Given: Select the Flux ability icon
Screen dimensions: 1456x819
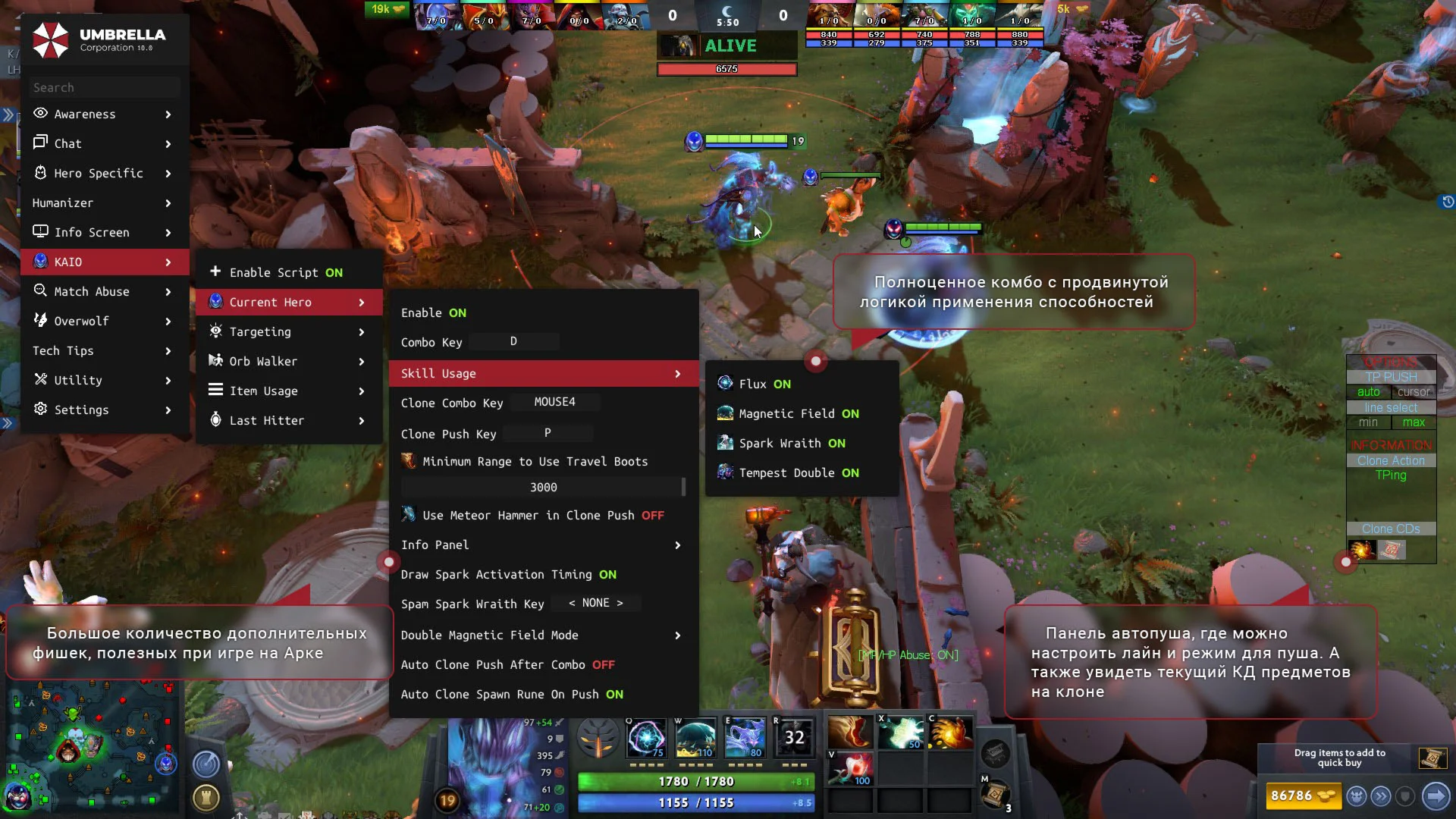Looking at the screenshot, I should 725,383.
